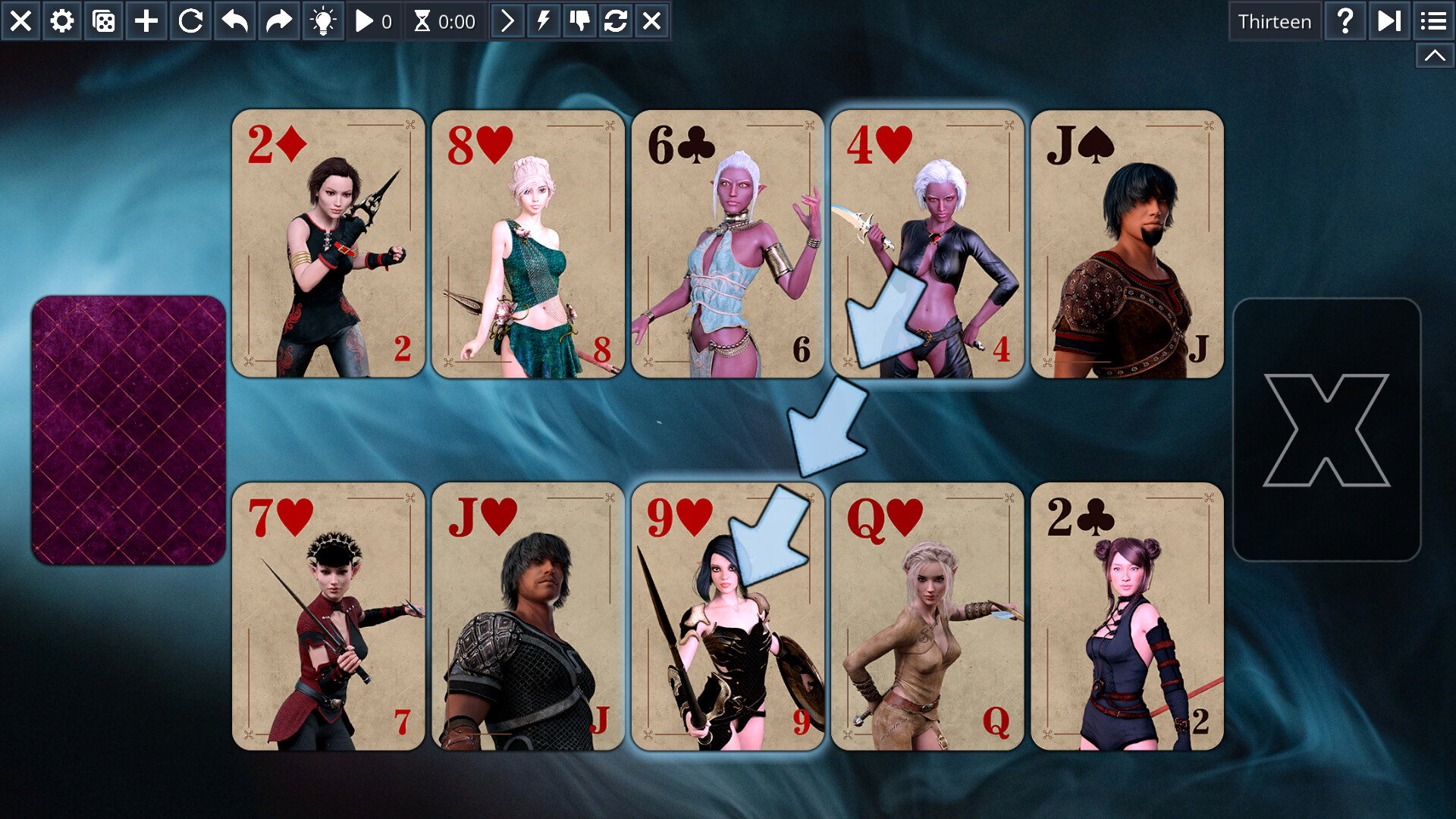Request a hint via the lightbulb icon
1456x819 pixels.
coord(324,21)
